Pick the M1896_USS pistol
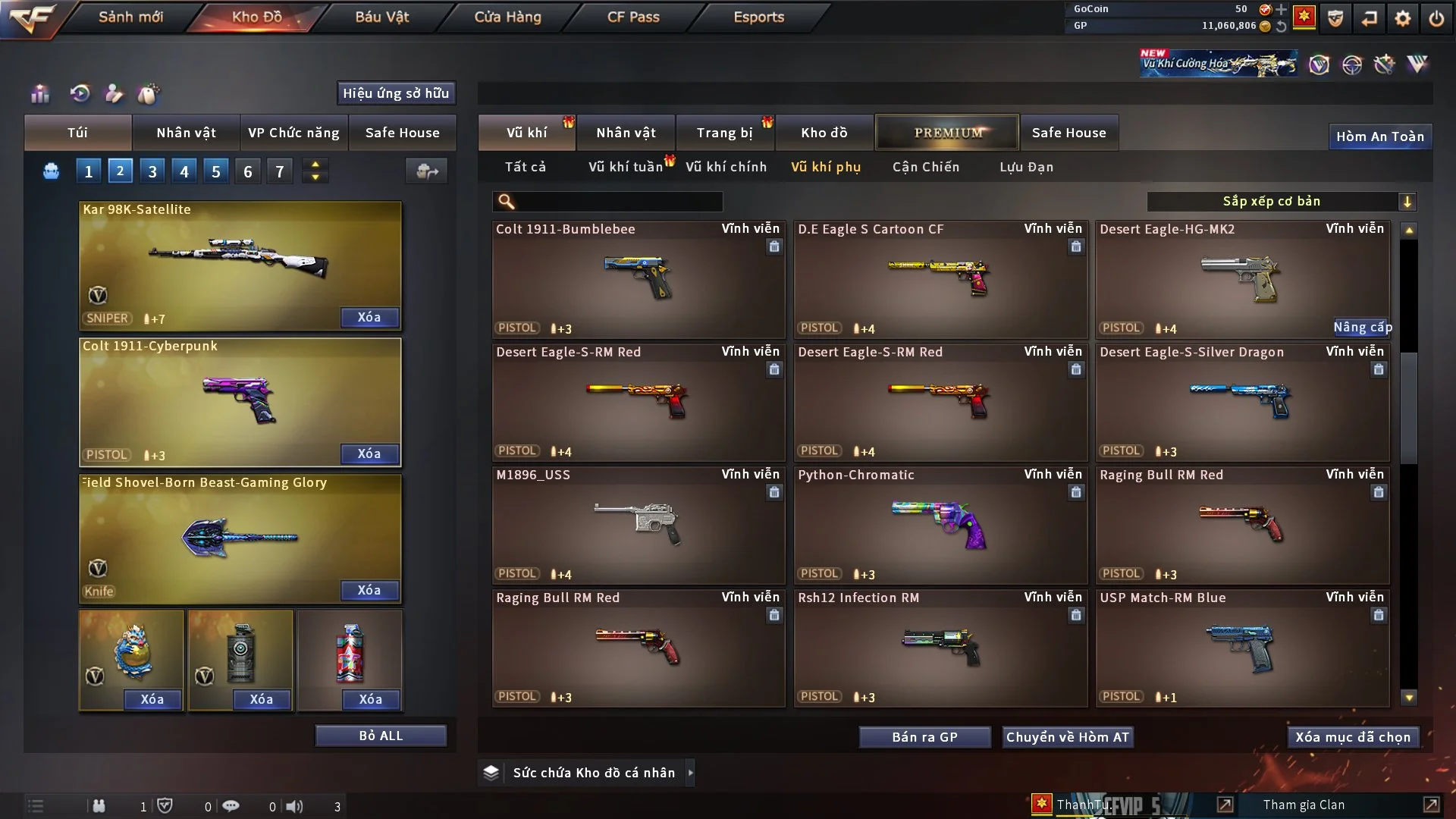The width and height of the screenshot is (1456, 819). [638, 525]
